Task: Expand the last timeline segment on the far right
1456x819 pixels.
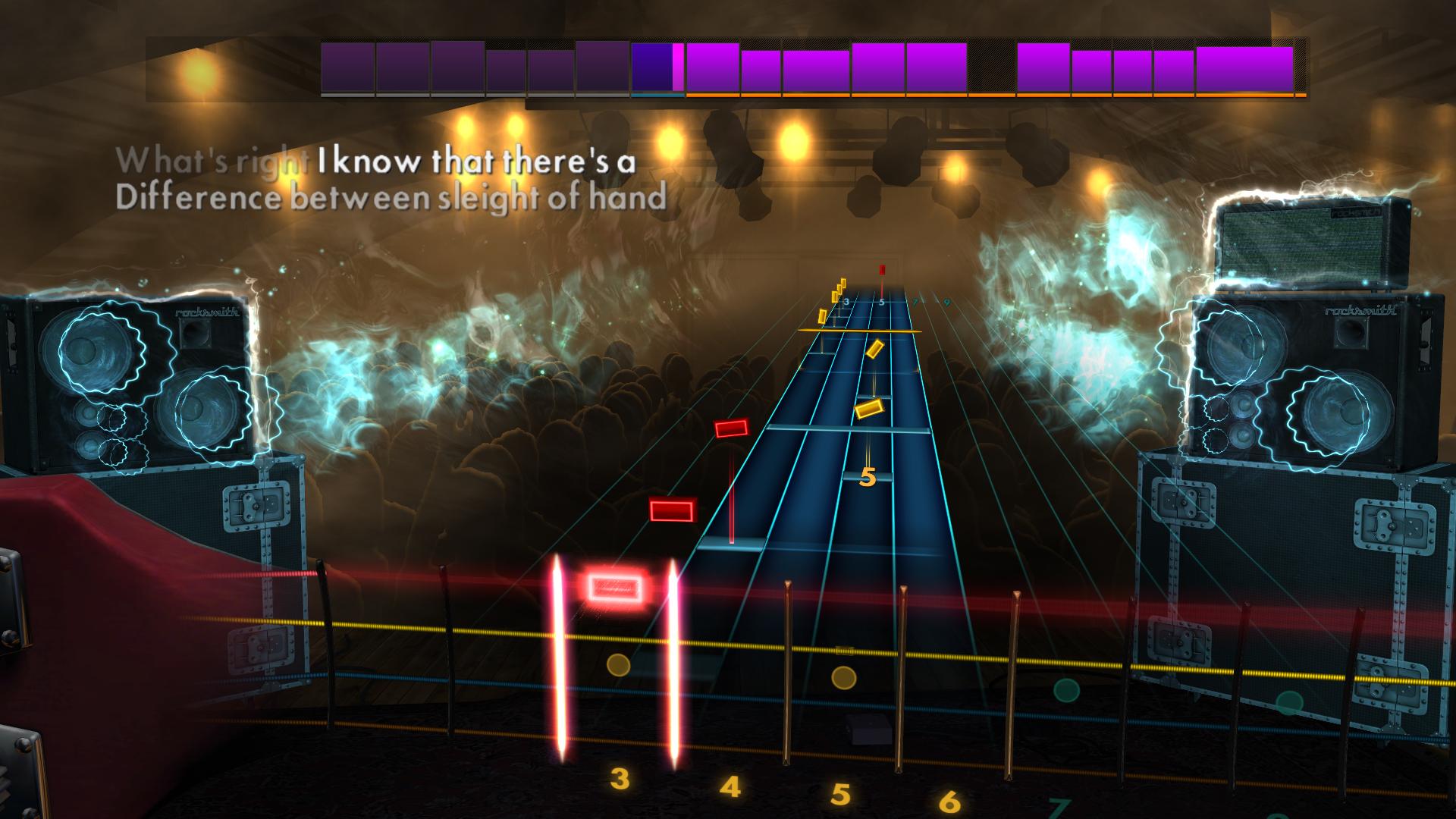Action: [1244, 68]
